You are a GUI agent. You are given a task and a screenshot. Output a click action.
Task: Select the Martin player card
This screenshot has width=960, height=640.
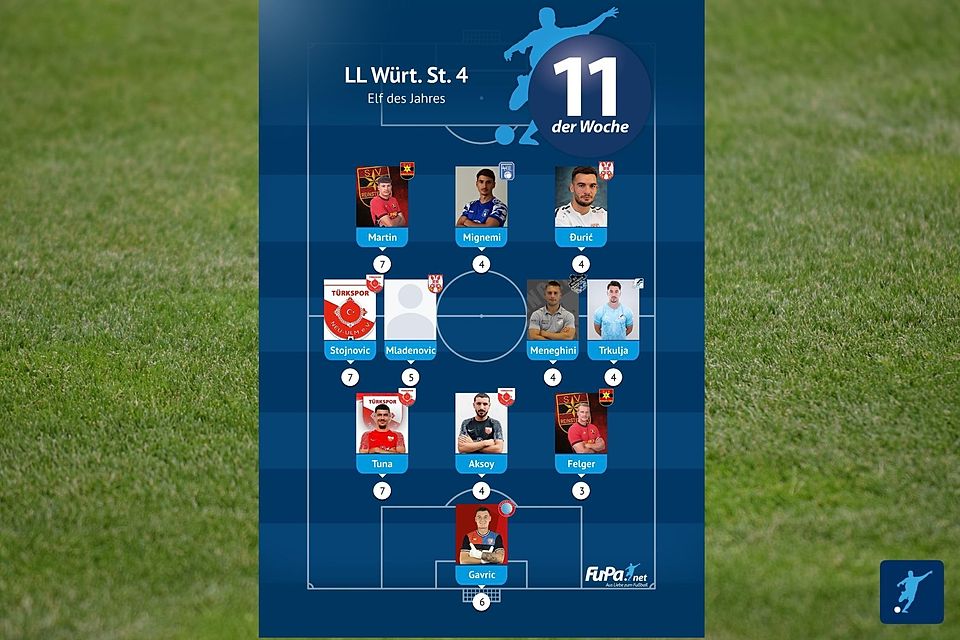[x=382, y=205]
